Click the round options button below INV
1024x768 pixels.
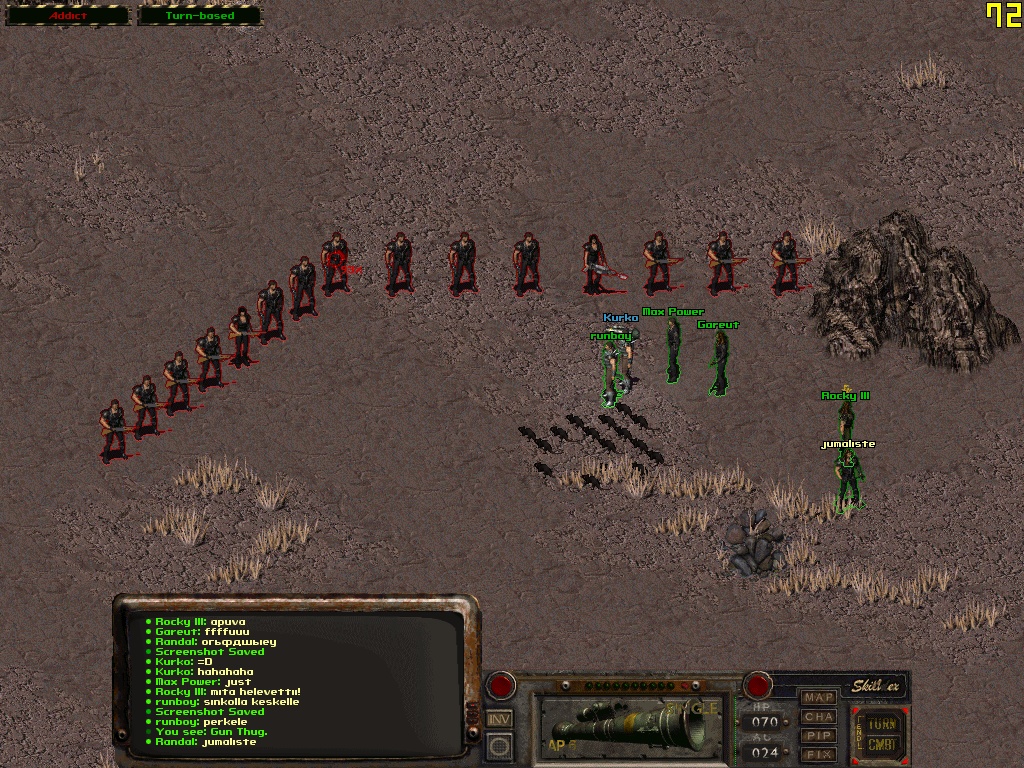click(499, 745)
